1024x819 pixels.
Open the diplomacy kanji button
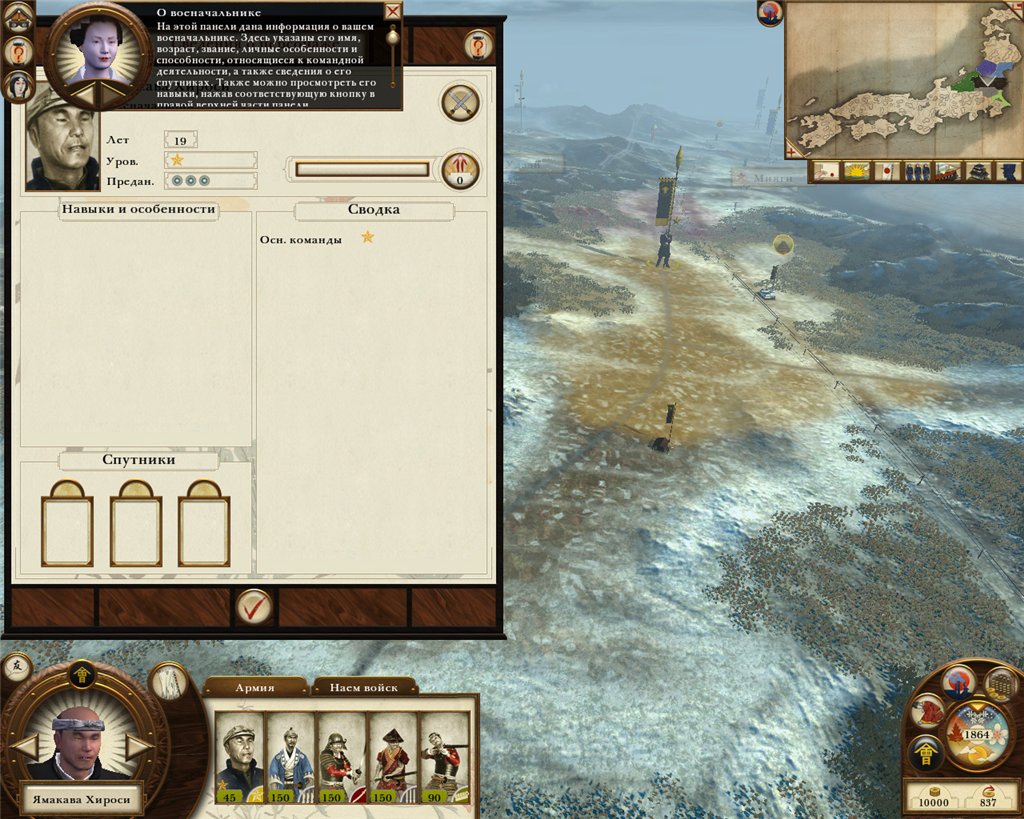[16, 667]
